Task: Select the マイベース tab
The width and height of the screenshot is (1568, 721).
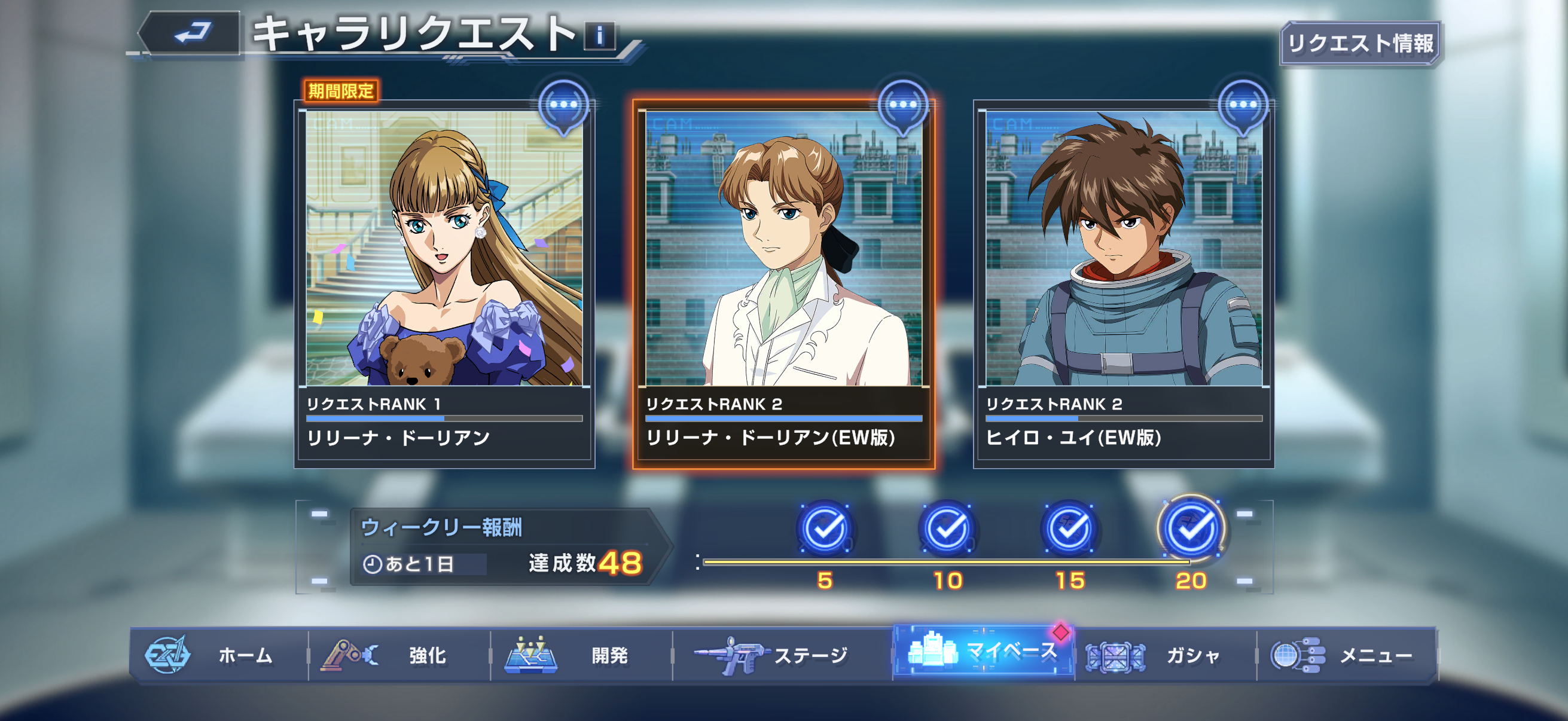Action: coord(983,652)
